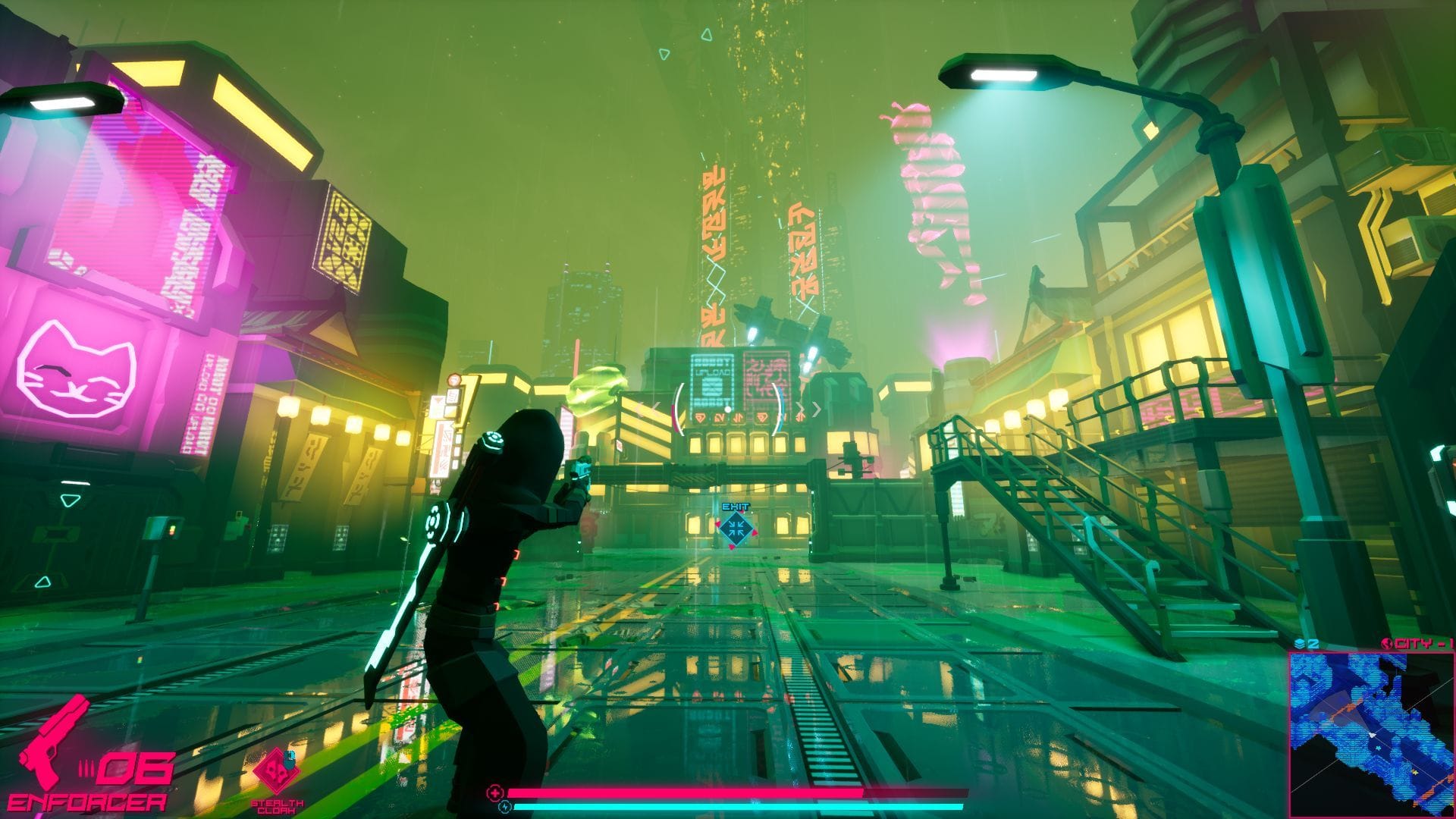This screenshot has width=1456, height=819.
Task: Click the lightning energy icon beside the cyan bar
Action: point(504,806)
